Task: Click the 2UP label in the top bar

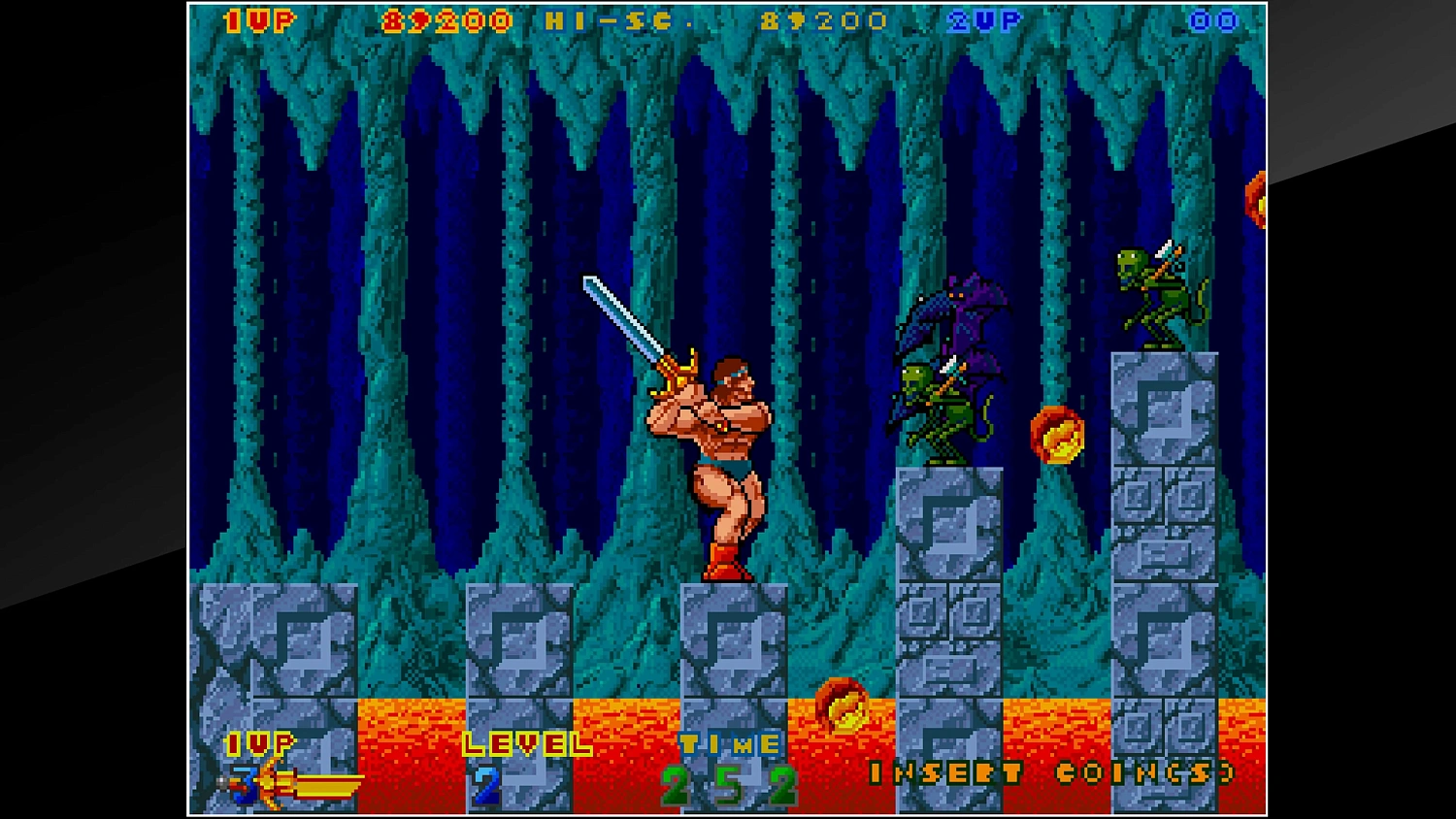Action: (x=982, y=18)
